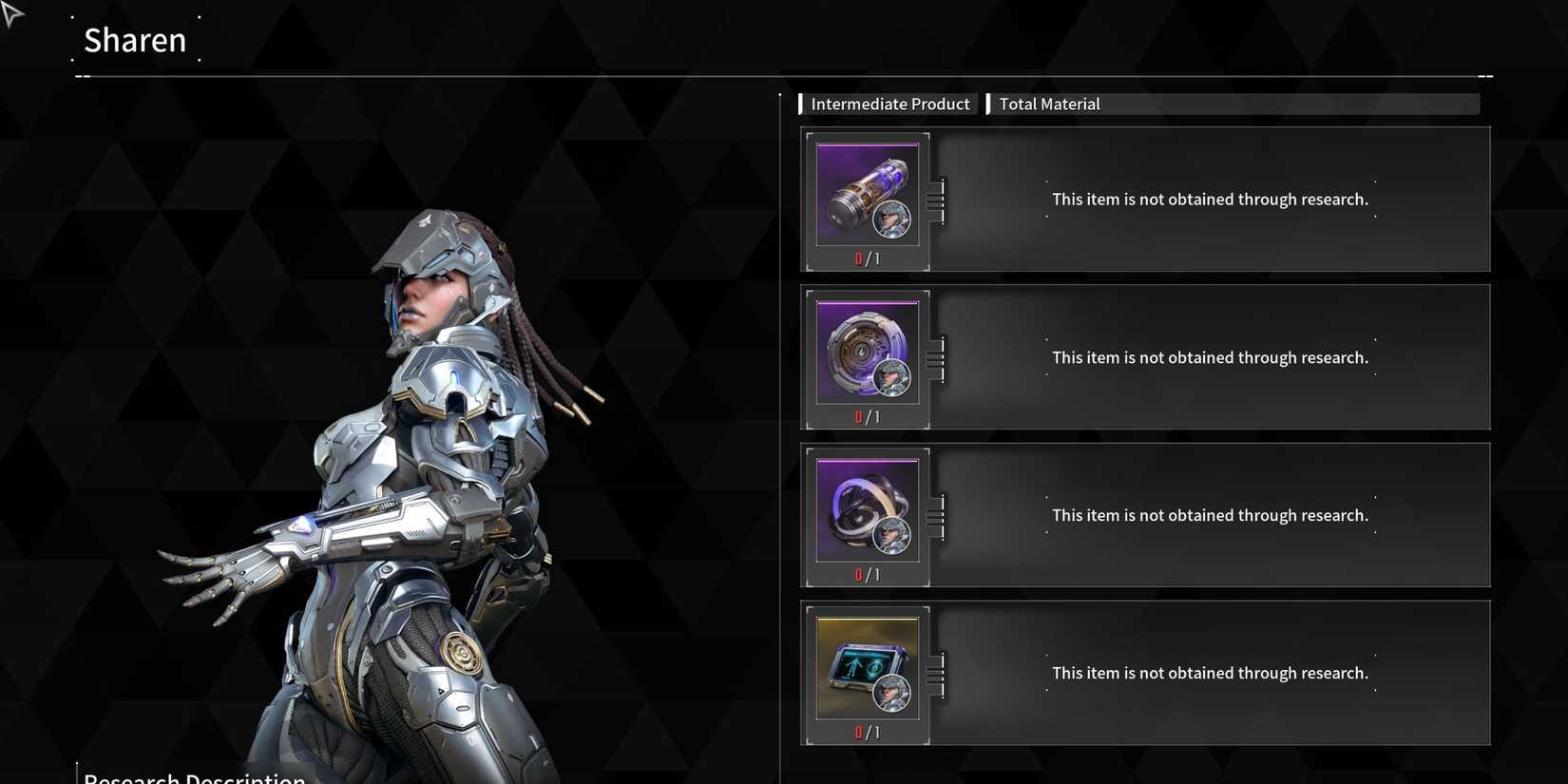Click the 0/1 quantity counter under the Stabilizer
This screenshot has height=784, width=1568.
point(867,415)
